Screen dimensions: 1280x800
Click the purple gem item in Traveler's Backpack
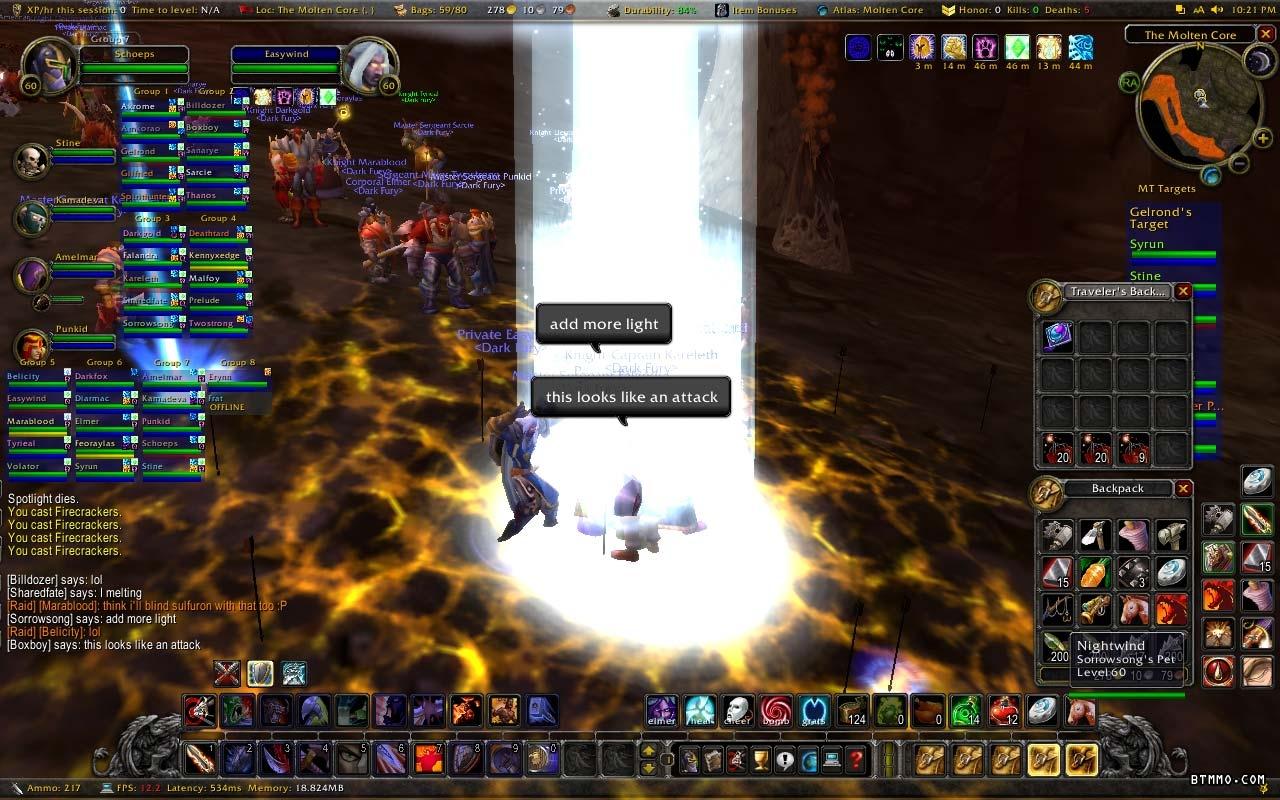(1058, 337)
